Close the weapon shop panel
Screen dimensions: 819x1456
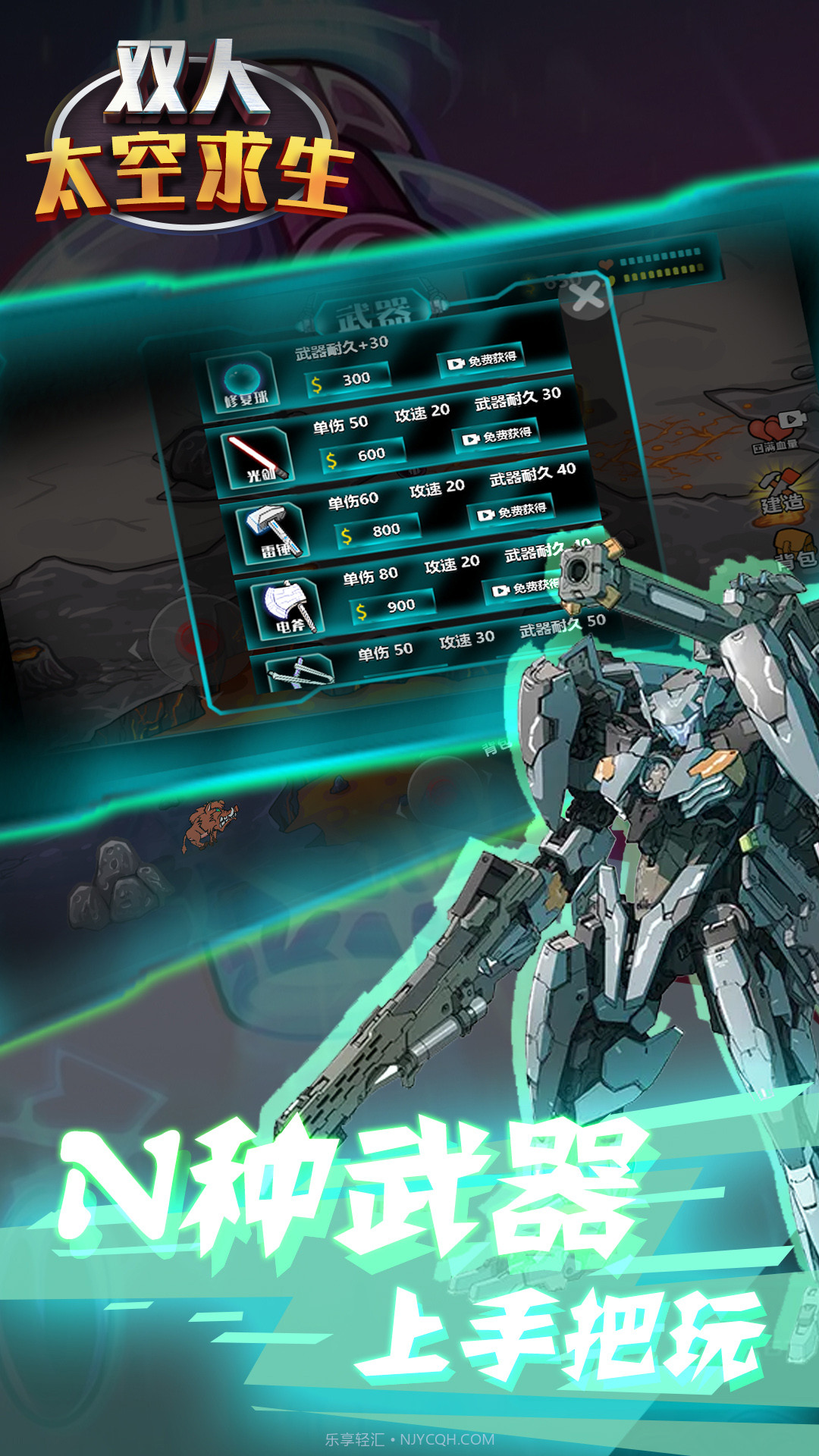[x=588, y=297]
